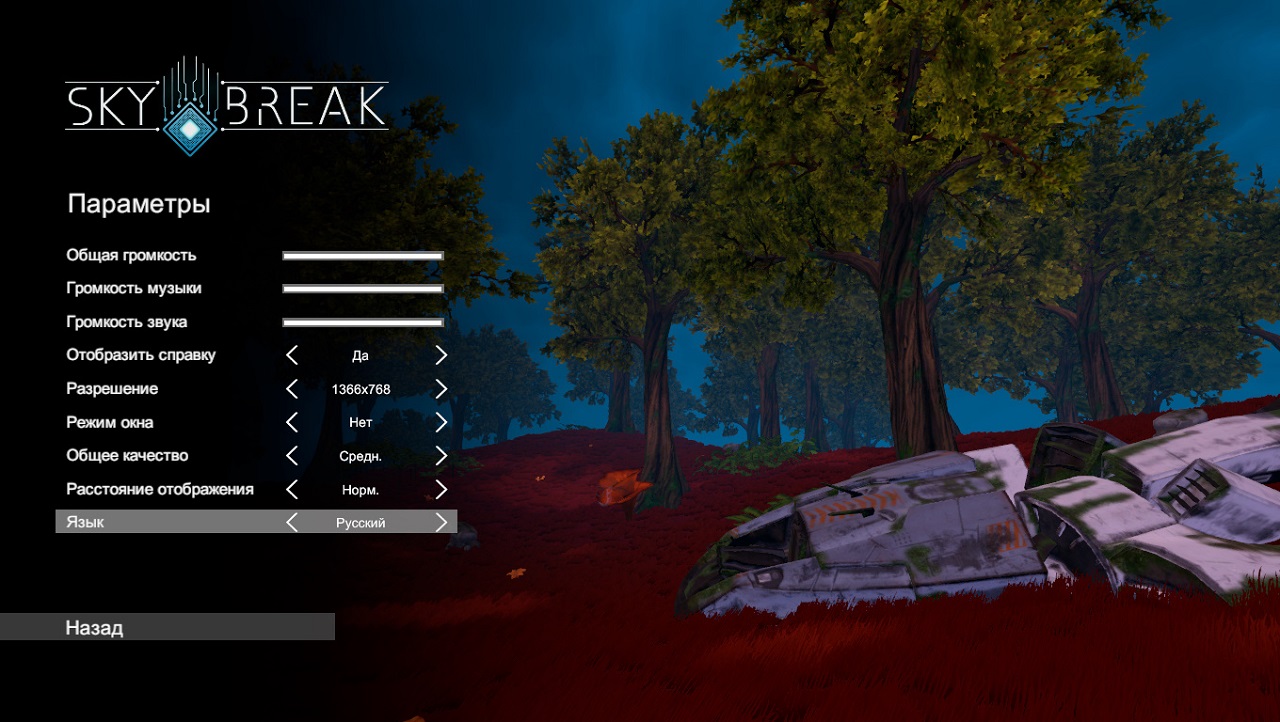
Task: Reduce Расстояние отображения with left arrow
Action: click(x=292, y=489)
